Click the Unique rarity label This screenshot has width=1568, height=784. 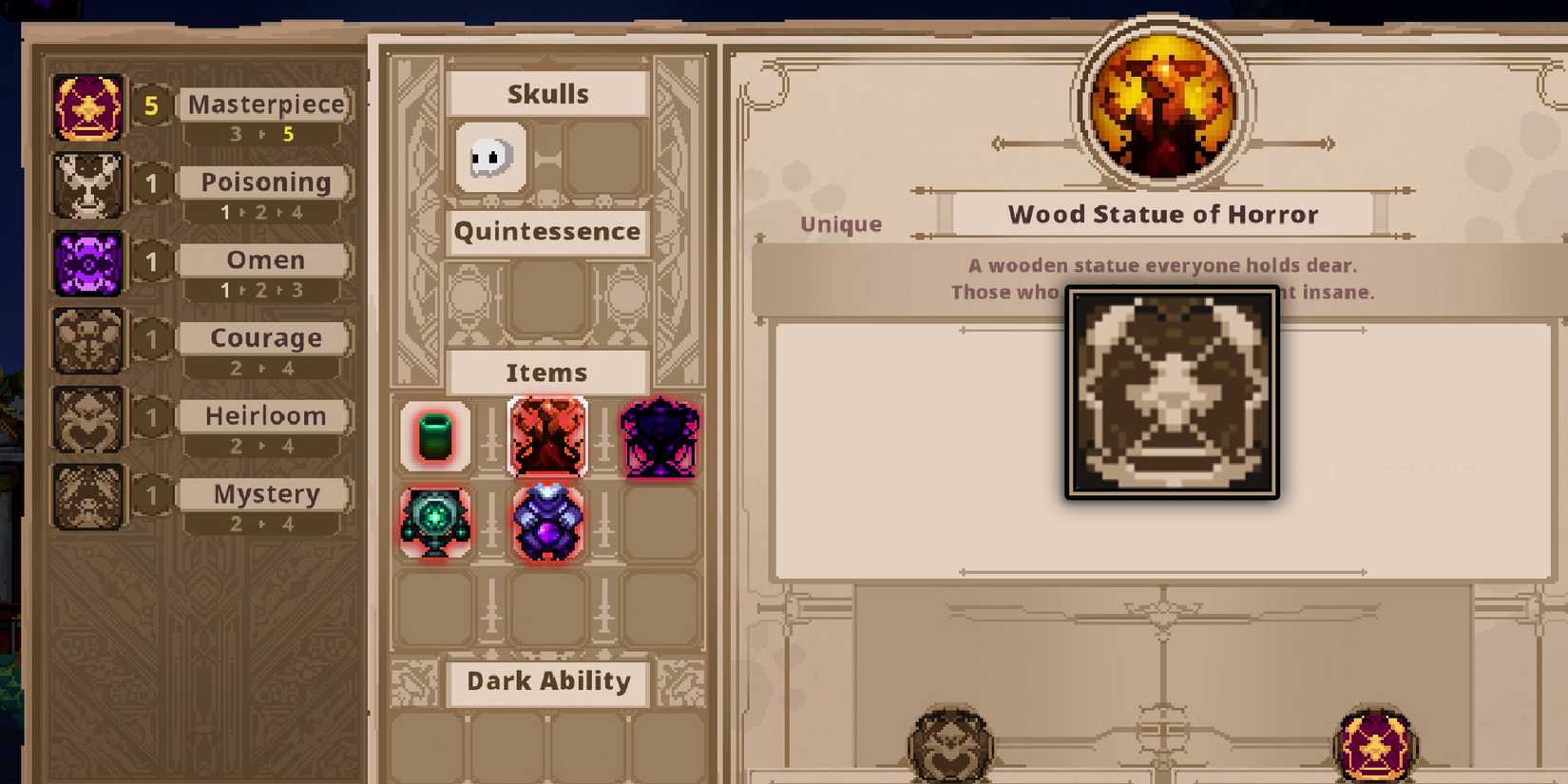coord(838,223)
